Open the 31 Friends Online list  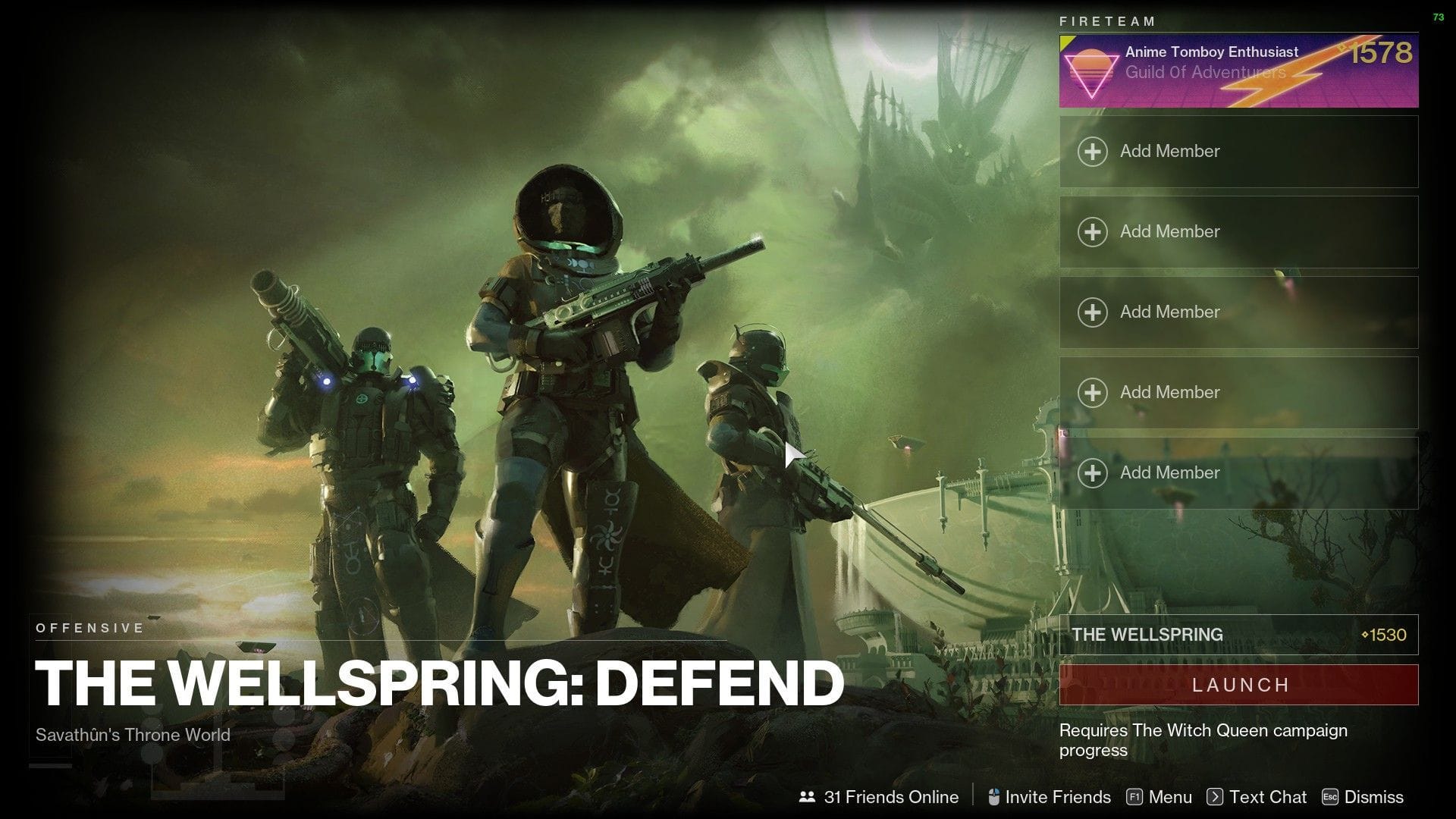(891, 797)
